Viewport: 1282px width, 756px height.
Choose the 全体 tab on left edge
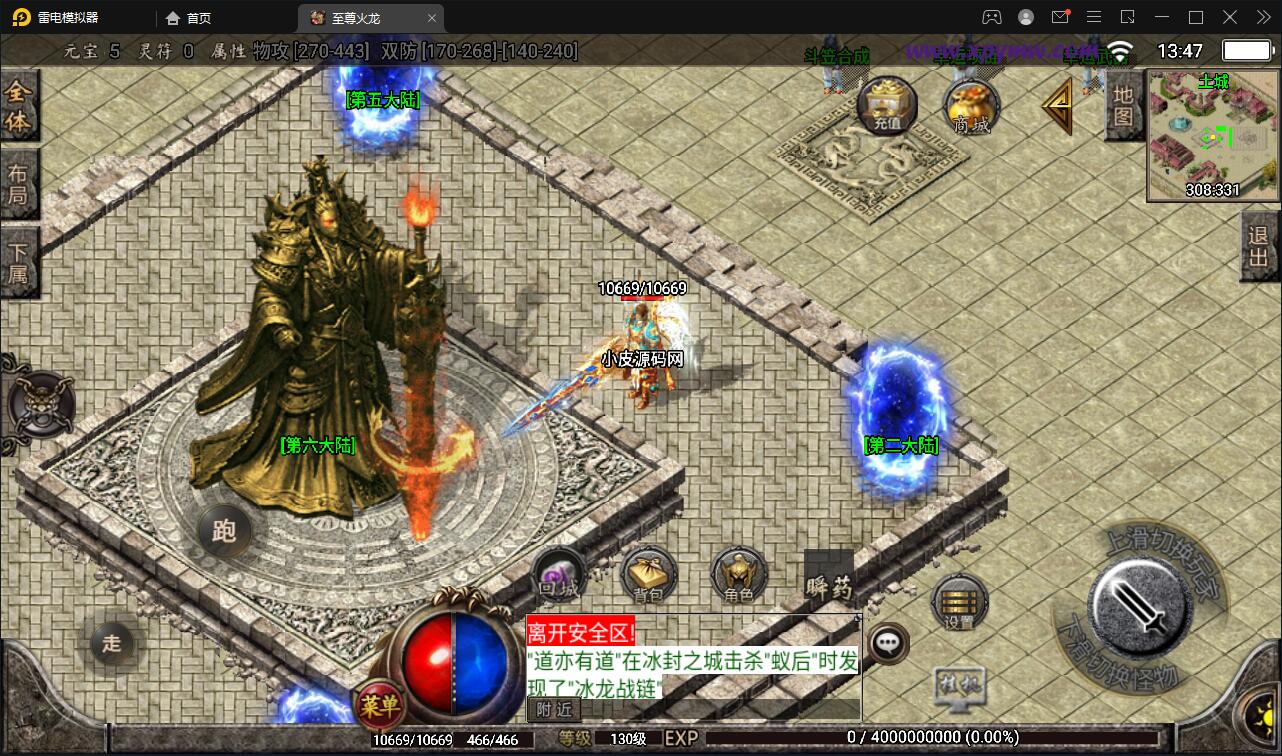click(18, 107)
